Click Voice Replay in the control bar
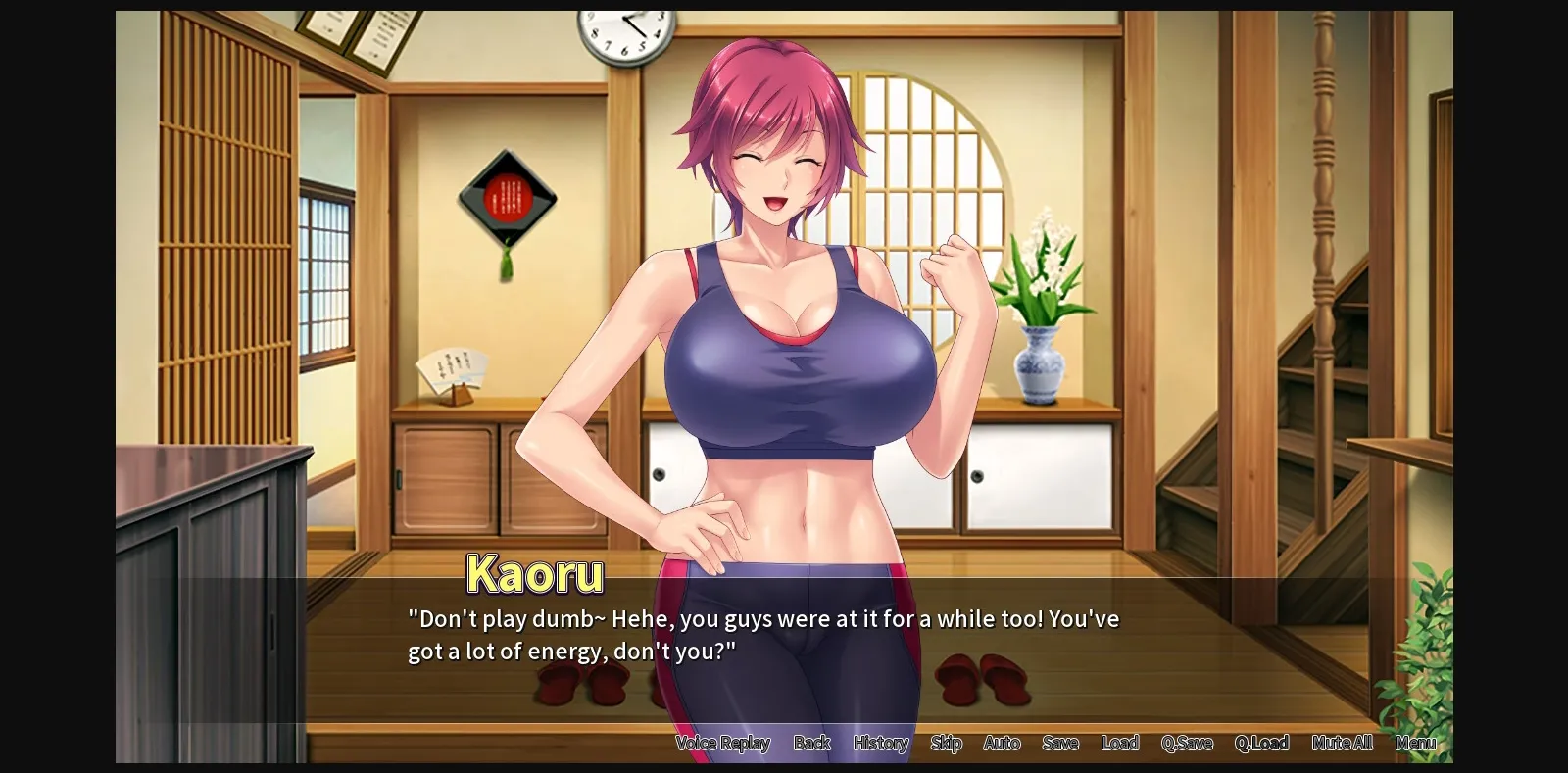Viewport: 1568px width, 773px height. (x=723, y=744)
